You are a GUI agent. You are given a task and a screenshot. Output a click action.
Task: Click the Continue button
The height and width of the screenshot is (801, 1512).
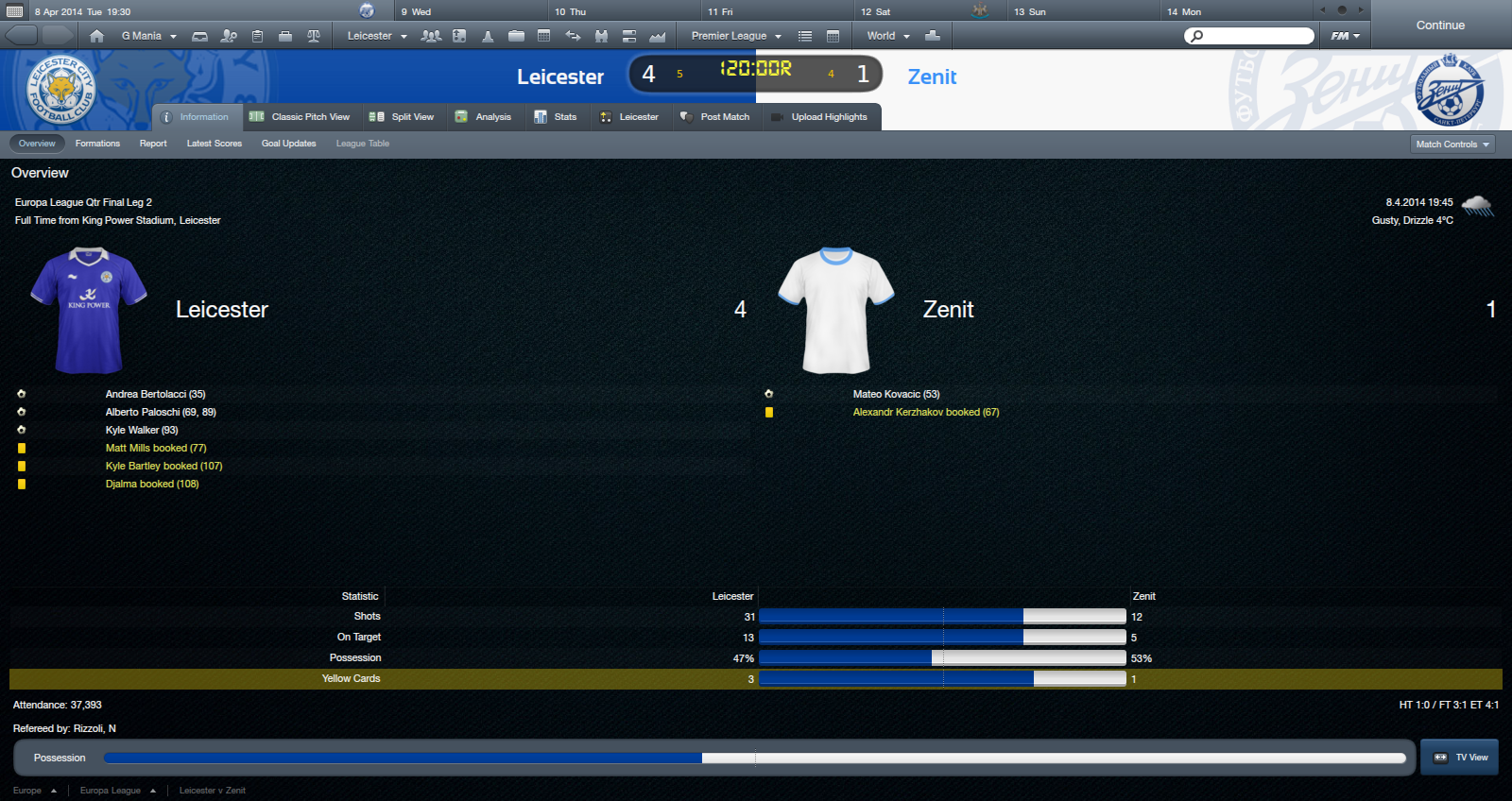click(x=1440, y=26)
